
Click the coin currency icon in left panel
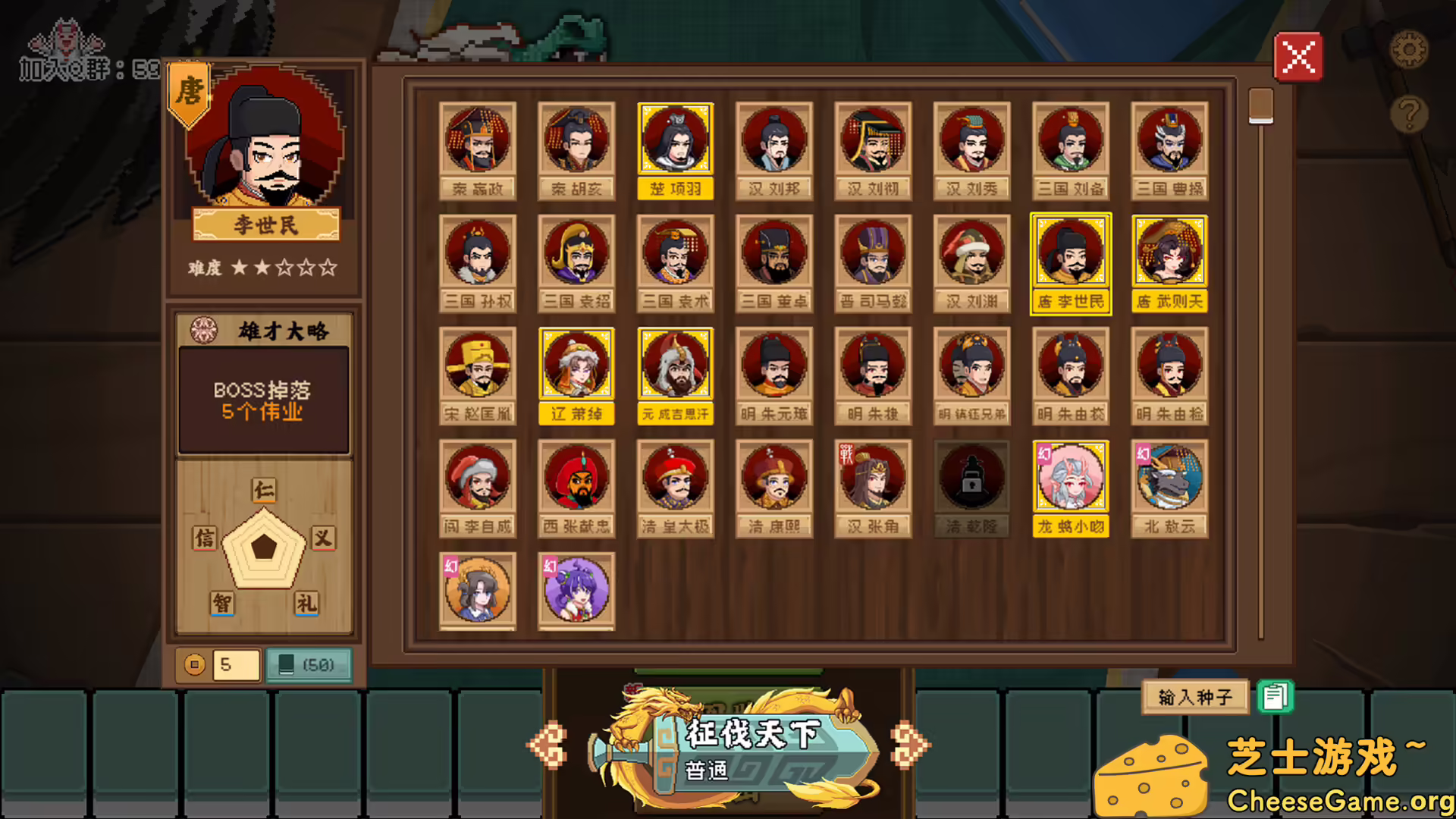(x=194, y=666)
